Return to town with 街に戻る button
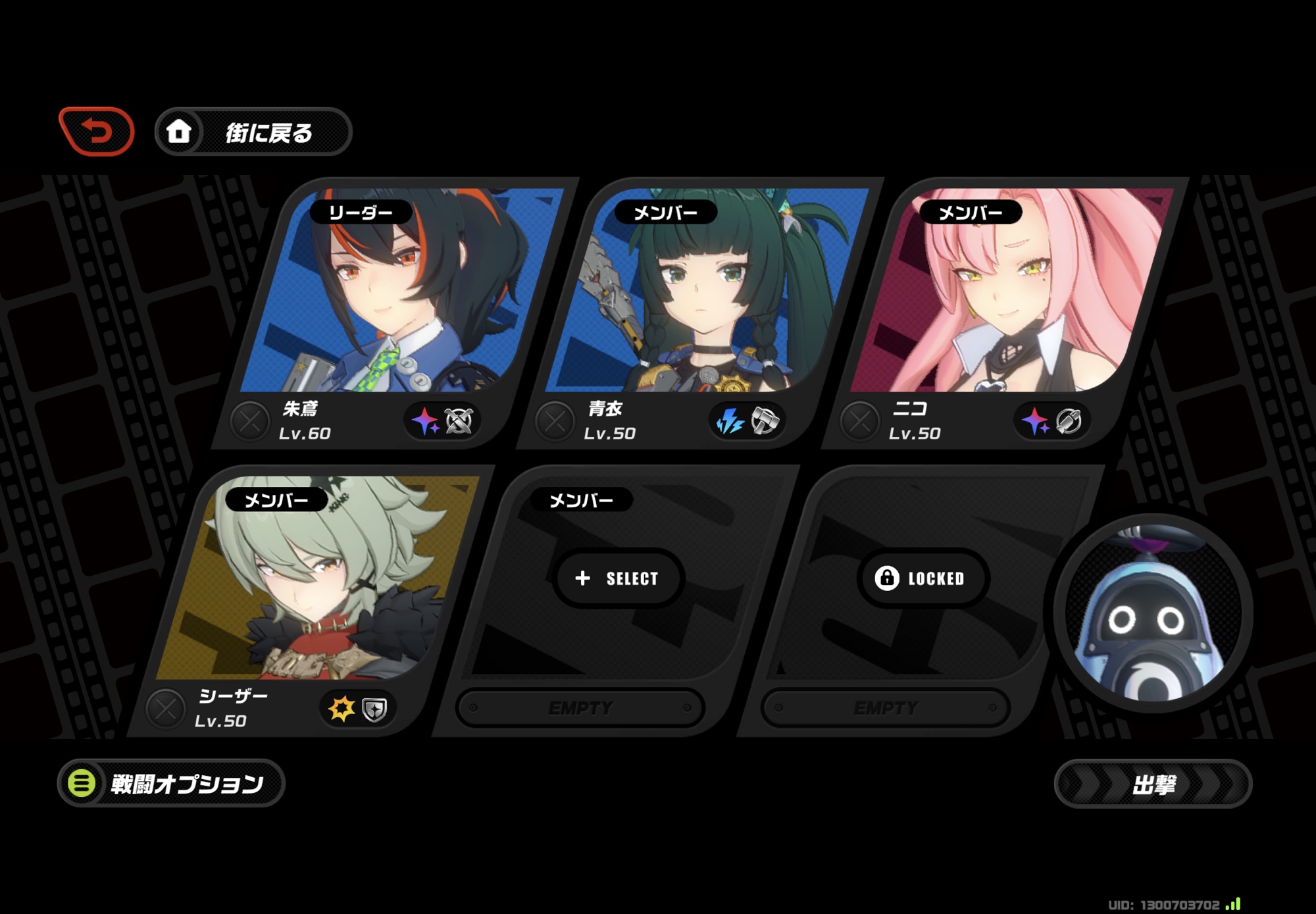Viewport: 1316px width, 914px height. [x=253, y=132]
